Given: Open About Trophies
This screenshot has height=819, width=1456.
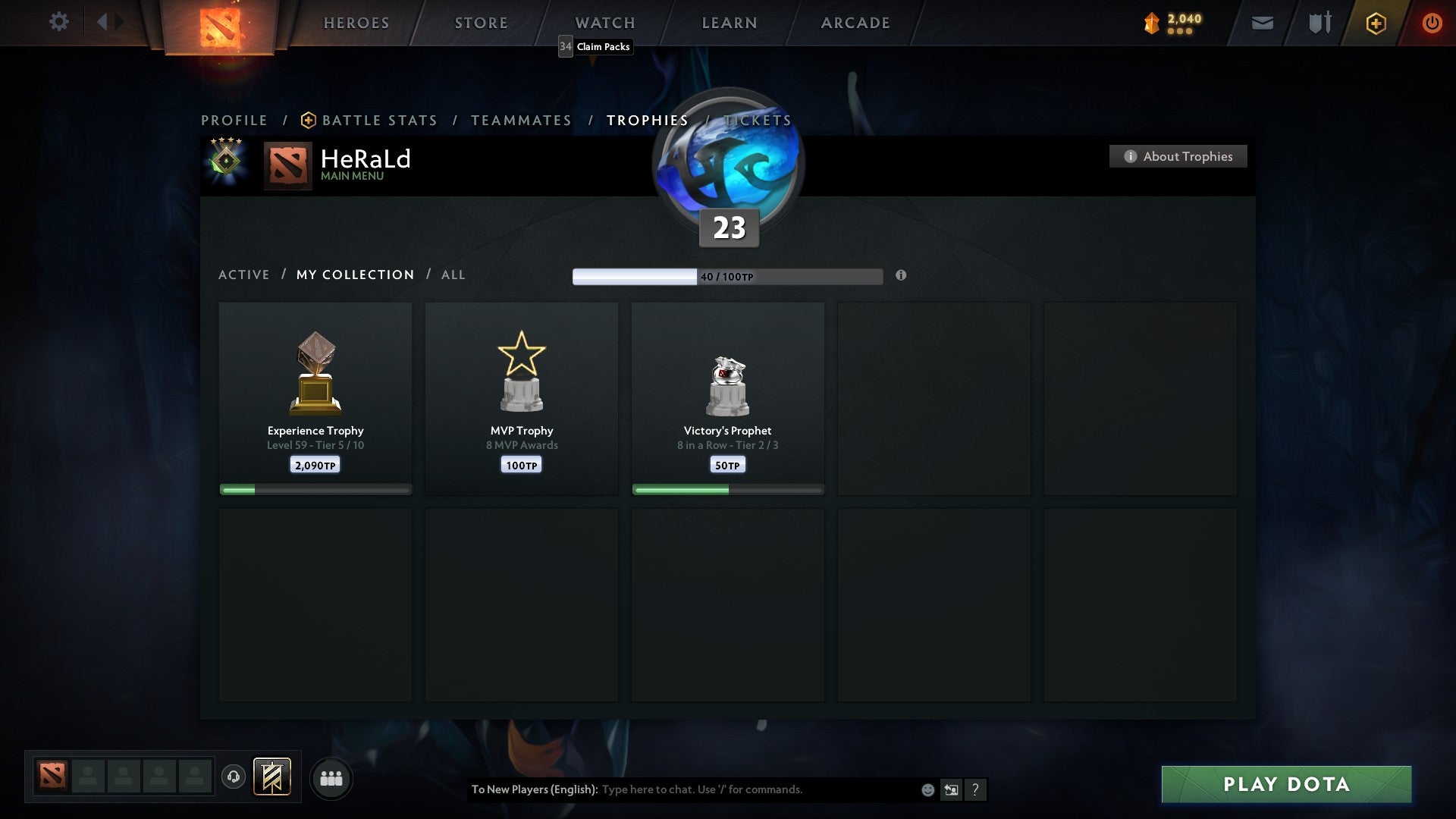Looking at the screenshot, I should [1178, 156].
